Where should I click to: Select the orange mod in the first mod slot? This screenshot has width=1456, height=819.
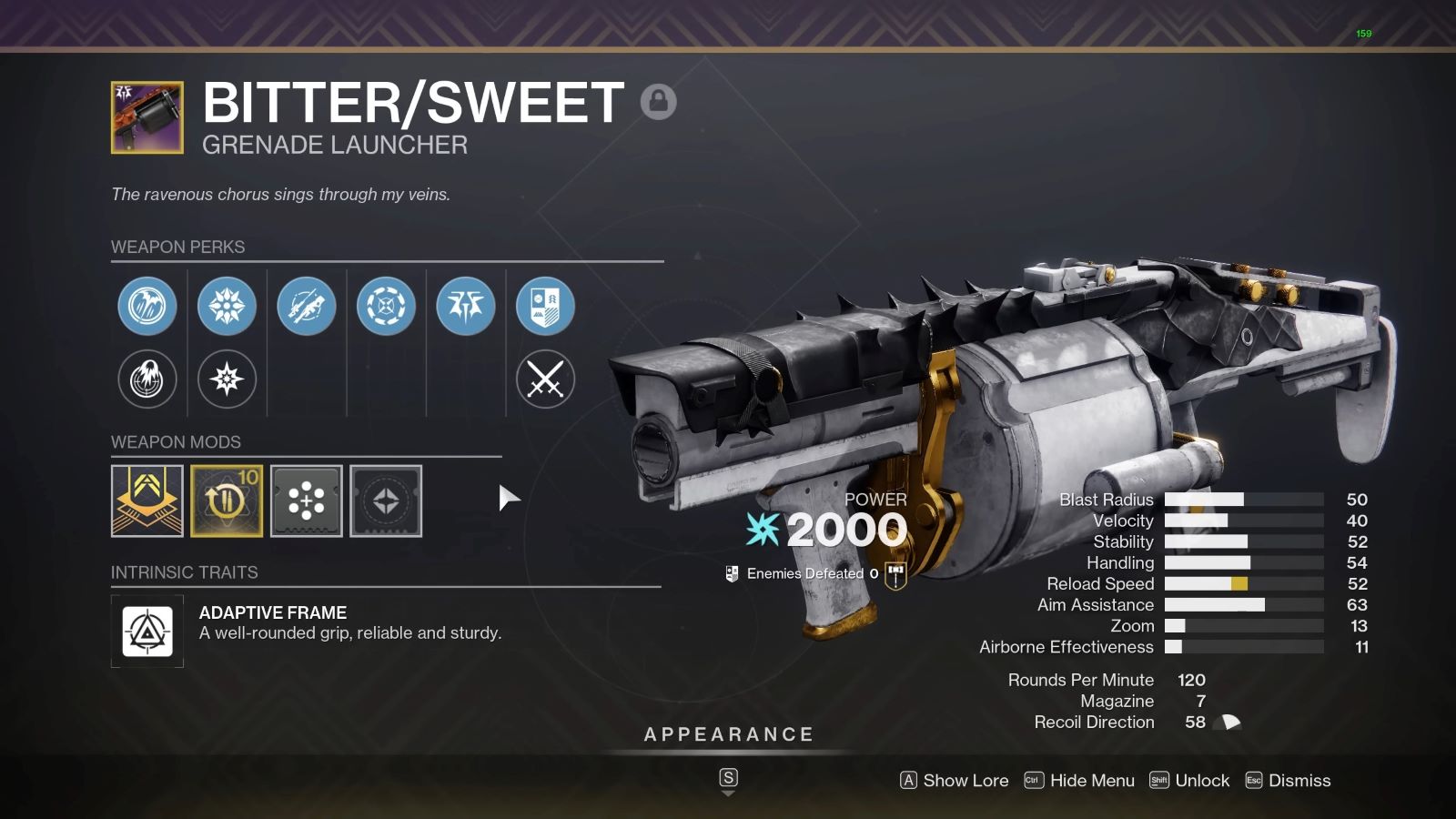[x=147, y=501]
